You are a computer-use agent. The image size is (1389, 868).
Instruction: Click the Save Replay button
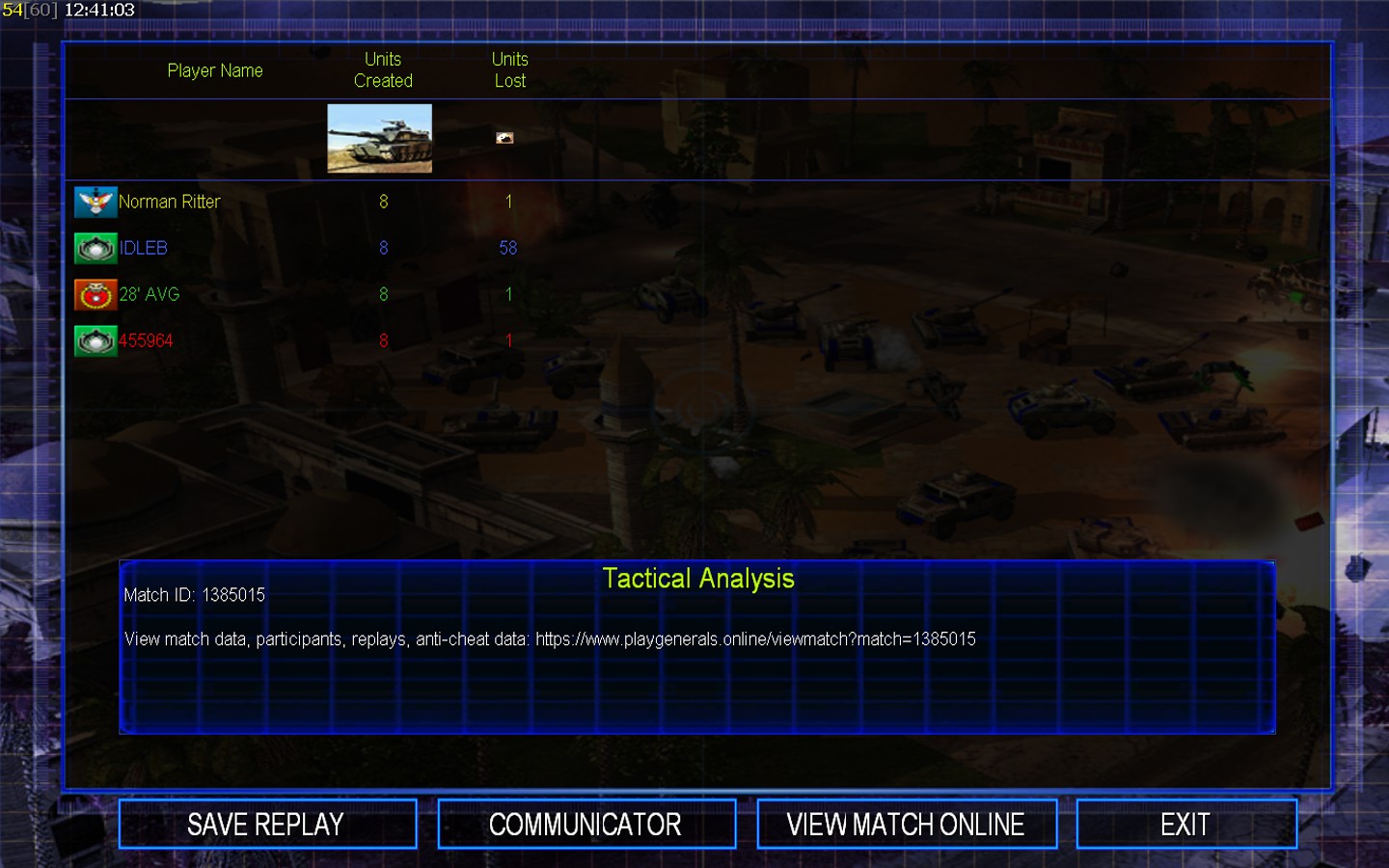pos(267,825)
